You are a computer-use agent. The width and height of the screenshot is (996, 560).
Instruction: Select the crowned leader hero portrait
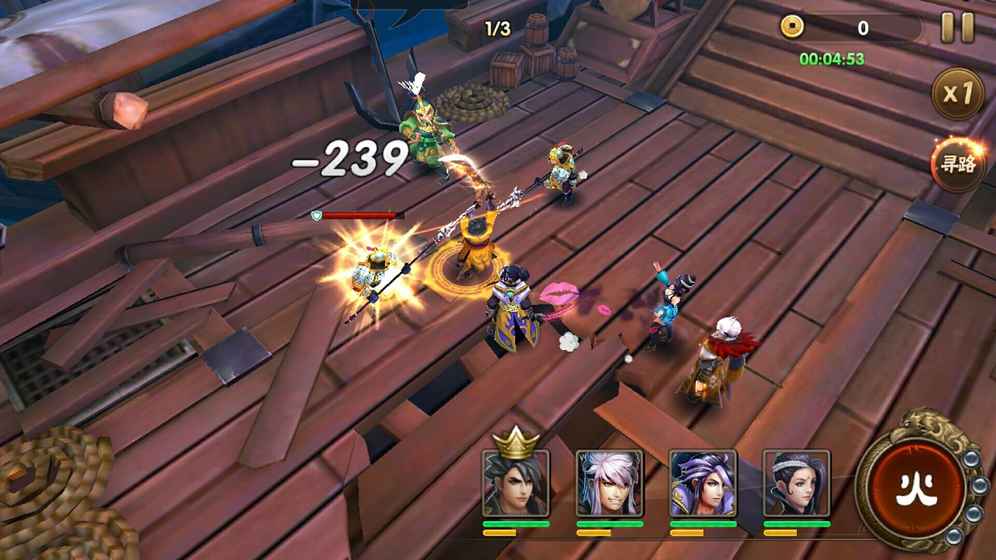tap(516, 482)
